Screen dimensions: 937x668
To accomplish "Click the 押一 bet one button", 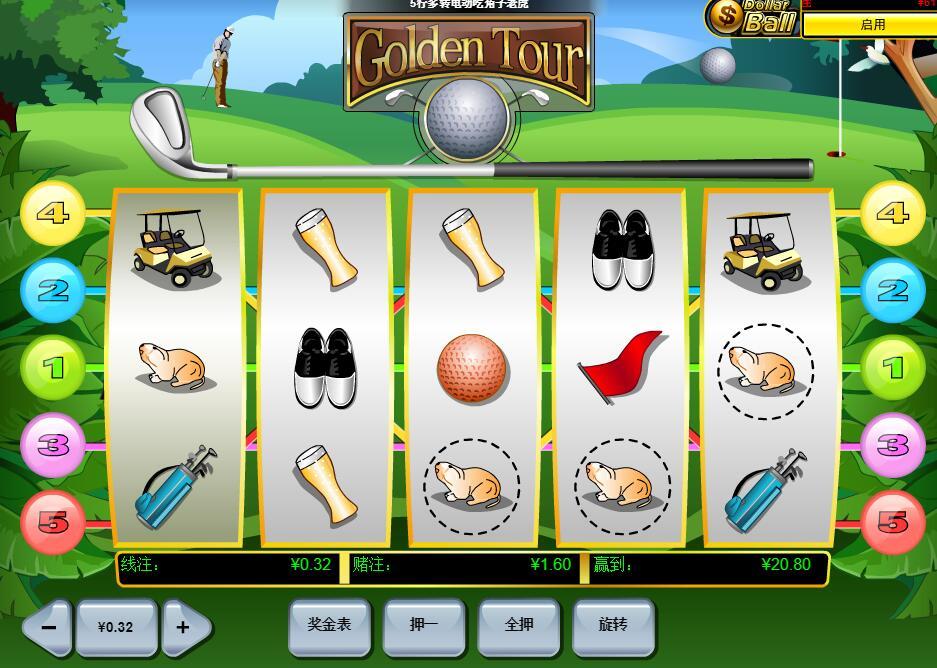I will (424, 625).
